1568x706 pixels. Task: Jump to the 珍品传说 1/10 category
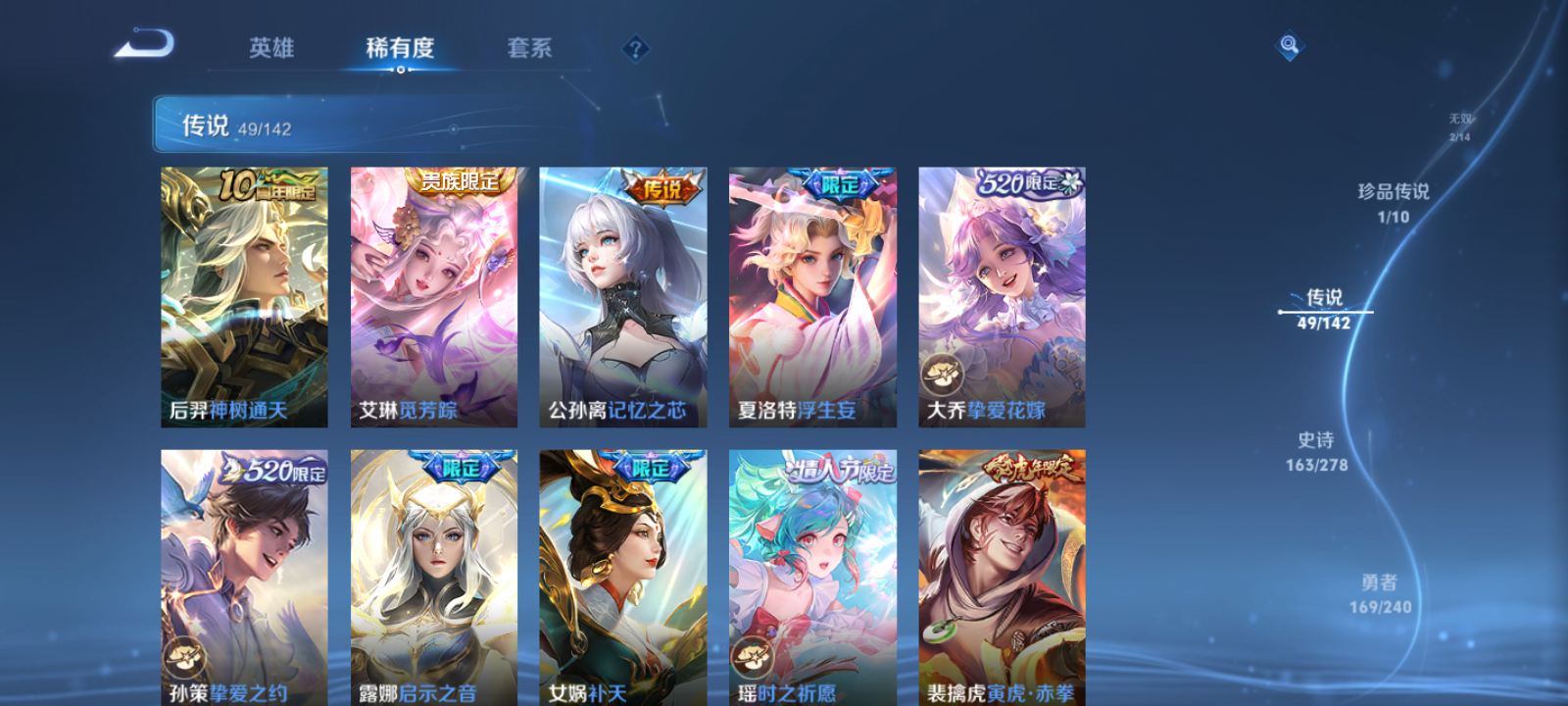[1392, 203]
